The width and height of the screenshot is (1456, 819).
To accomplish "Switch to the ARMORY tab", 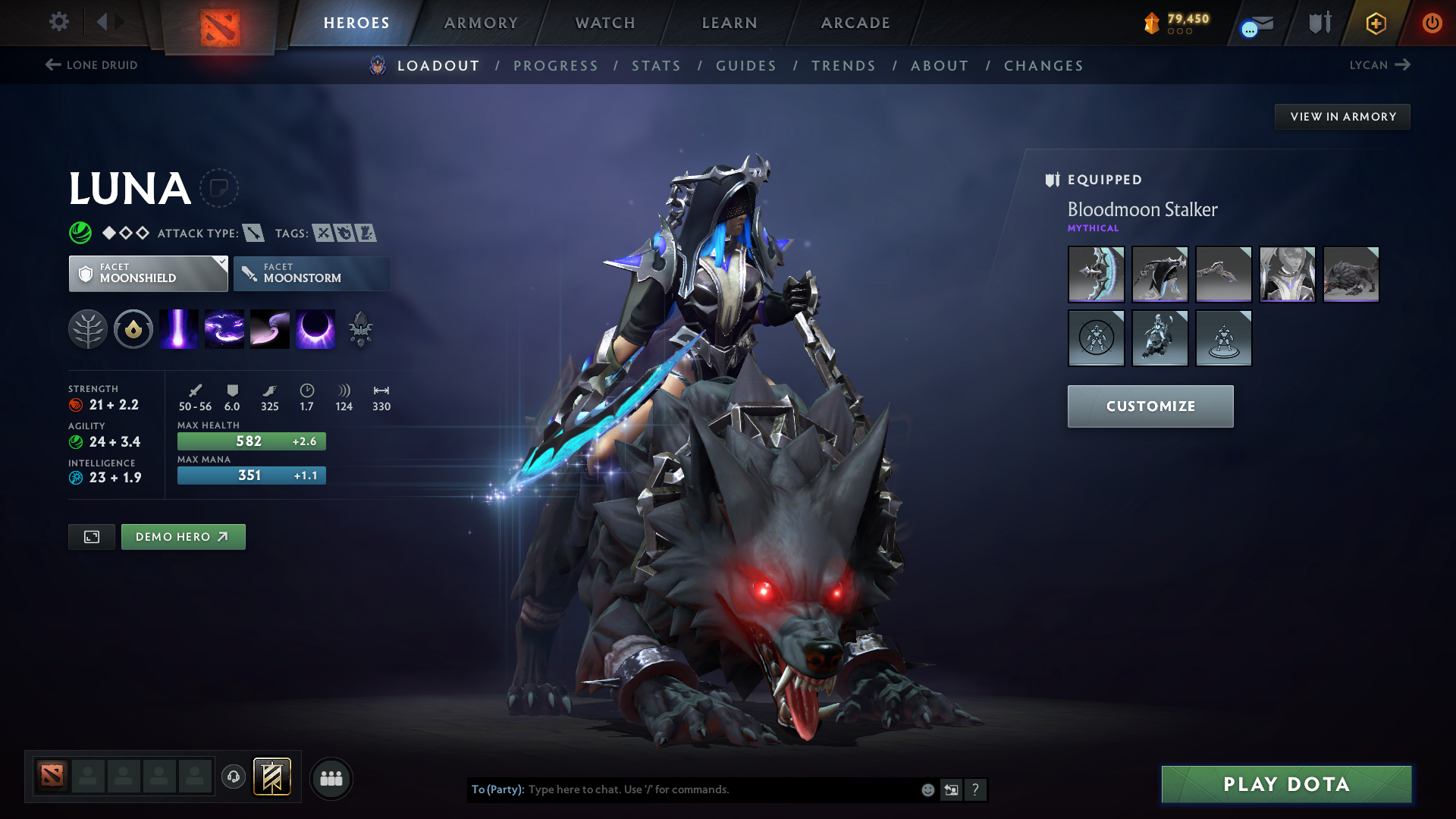I will tap(481, 23).
